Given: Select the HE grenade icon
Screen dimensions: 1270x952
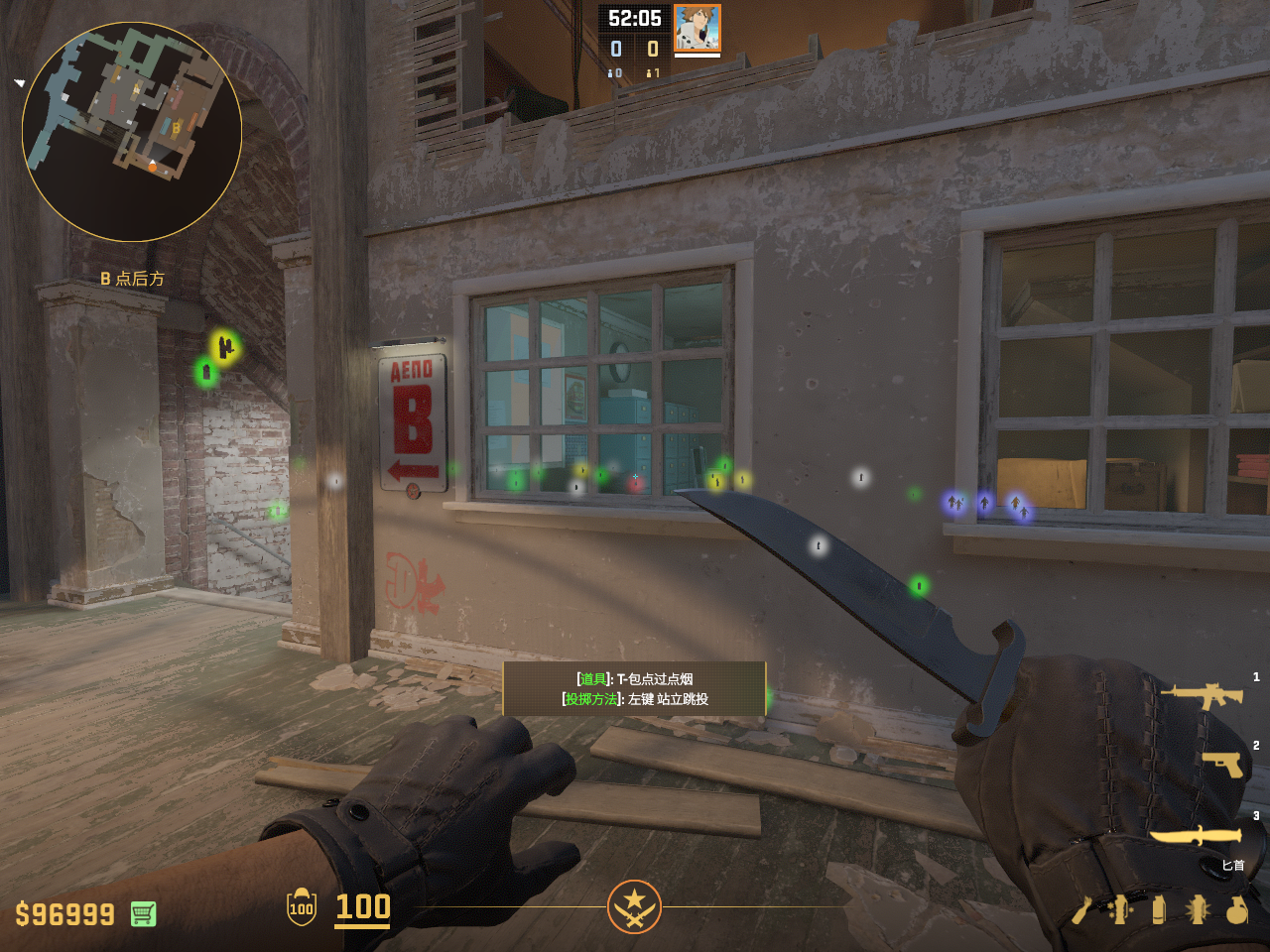Looking at the screenshot, I should point(1236,909).
